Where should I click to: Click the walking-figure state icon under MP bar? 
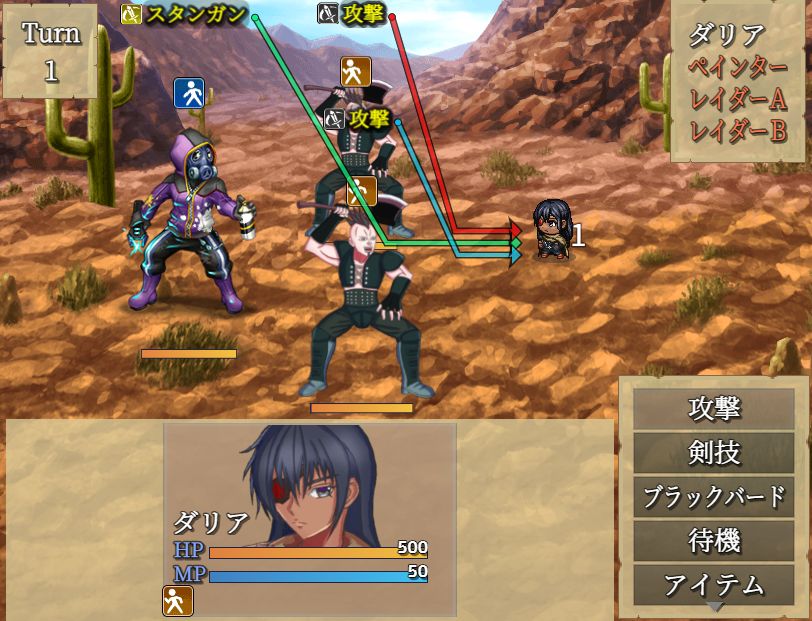click(x=178, y=601)
